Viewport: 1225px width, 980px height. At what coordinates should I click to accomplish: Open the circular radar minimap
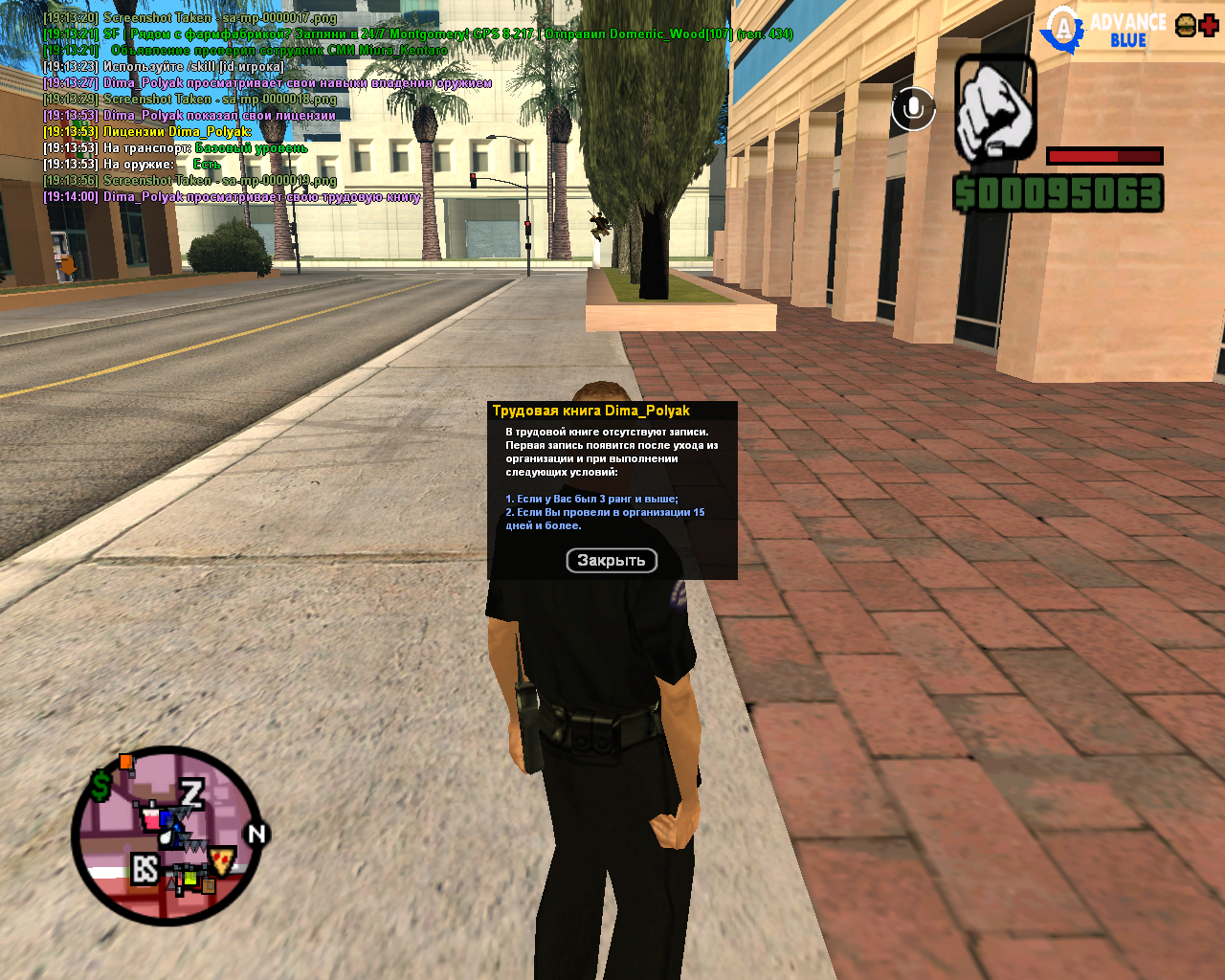[167, 835]
